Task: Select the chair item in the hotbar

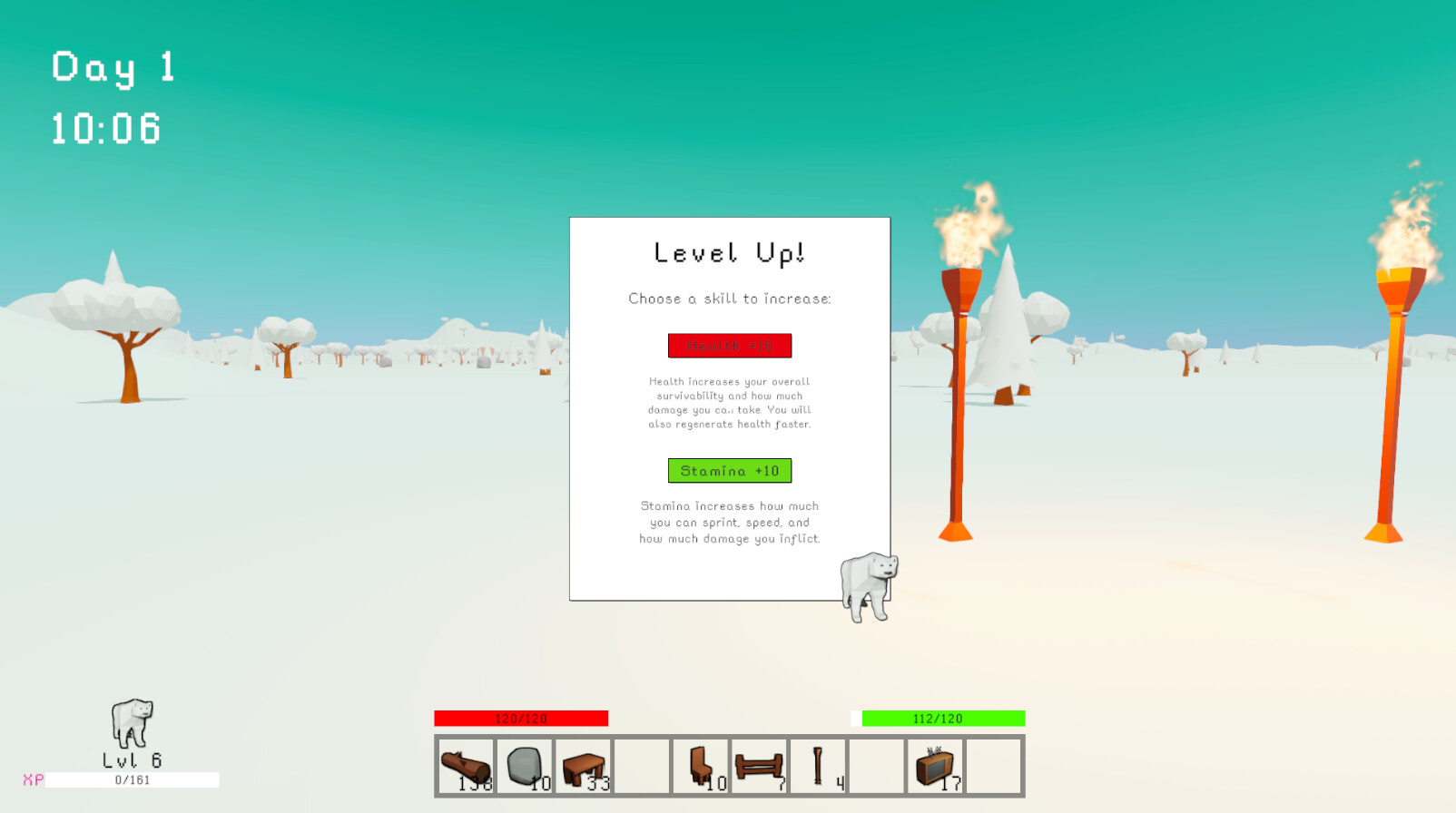Action: [701, 765]
